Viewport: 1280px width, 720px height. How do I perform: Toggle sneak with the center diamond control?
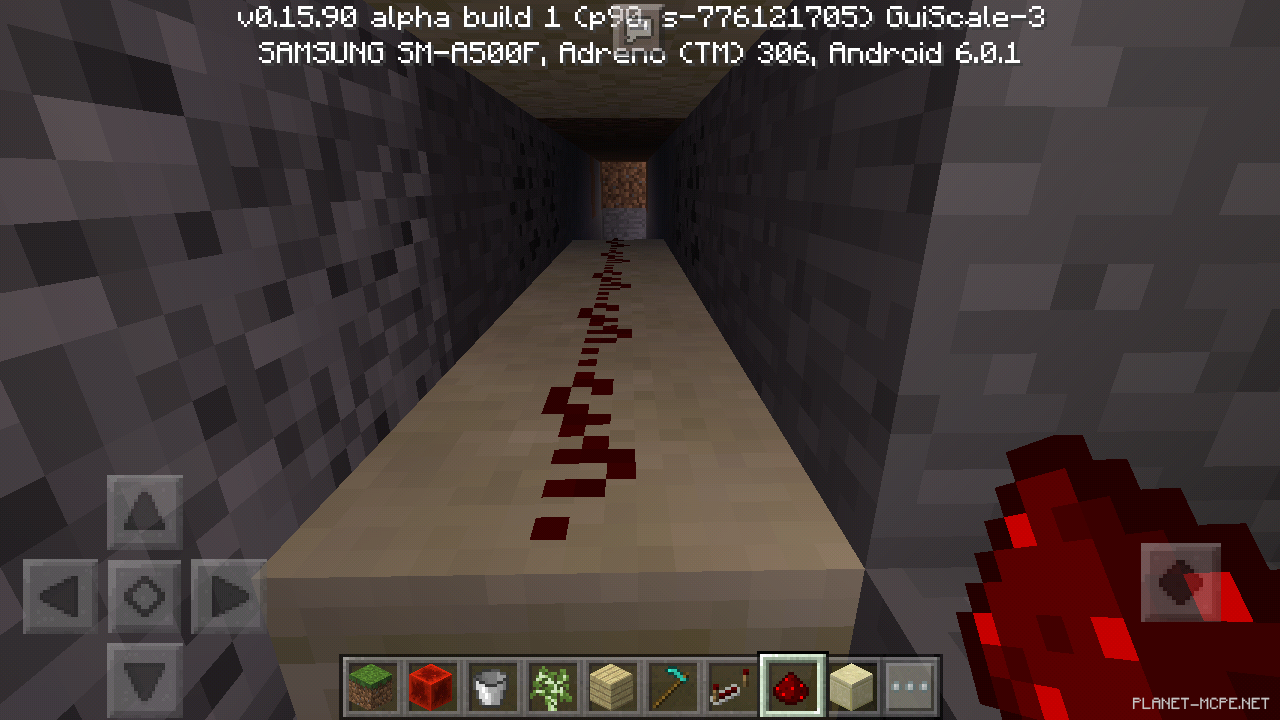point(143,595)
